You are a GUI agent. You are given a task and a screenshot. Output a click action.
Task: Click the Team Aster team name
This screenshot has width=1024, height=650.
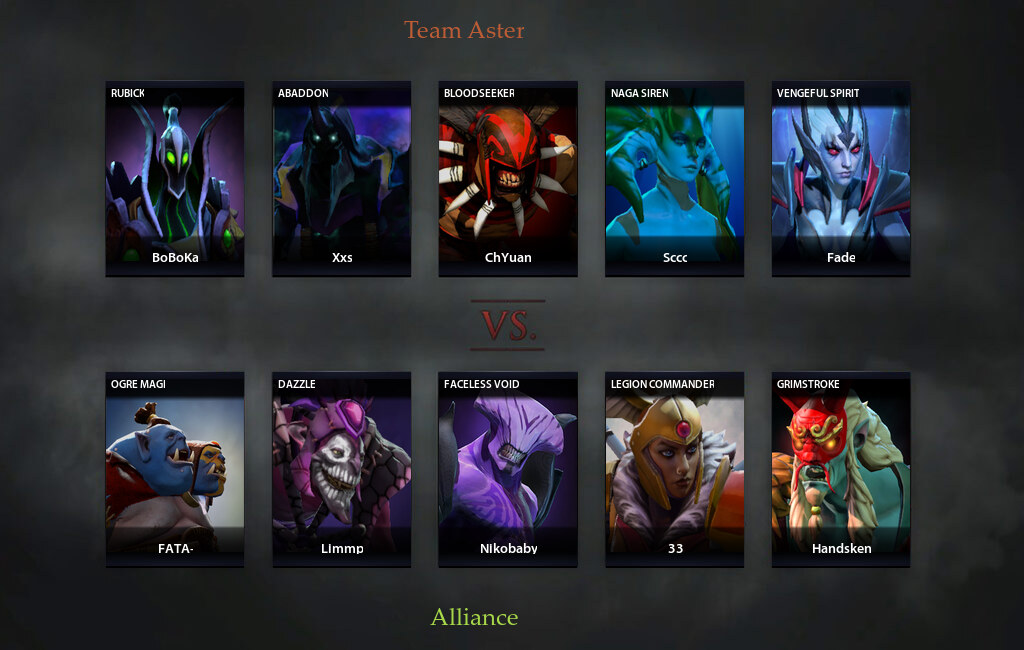464,30
